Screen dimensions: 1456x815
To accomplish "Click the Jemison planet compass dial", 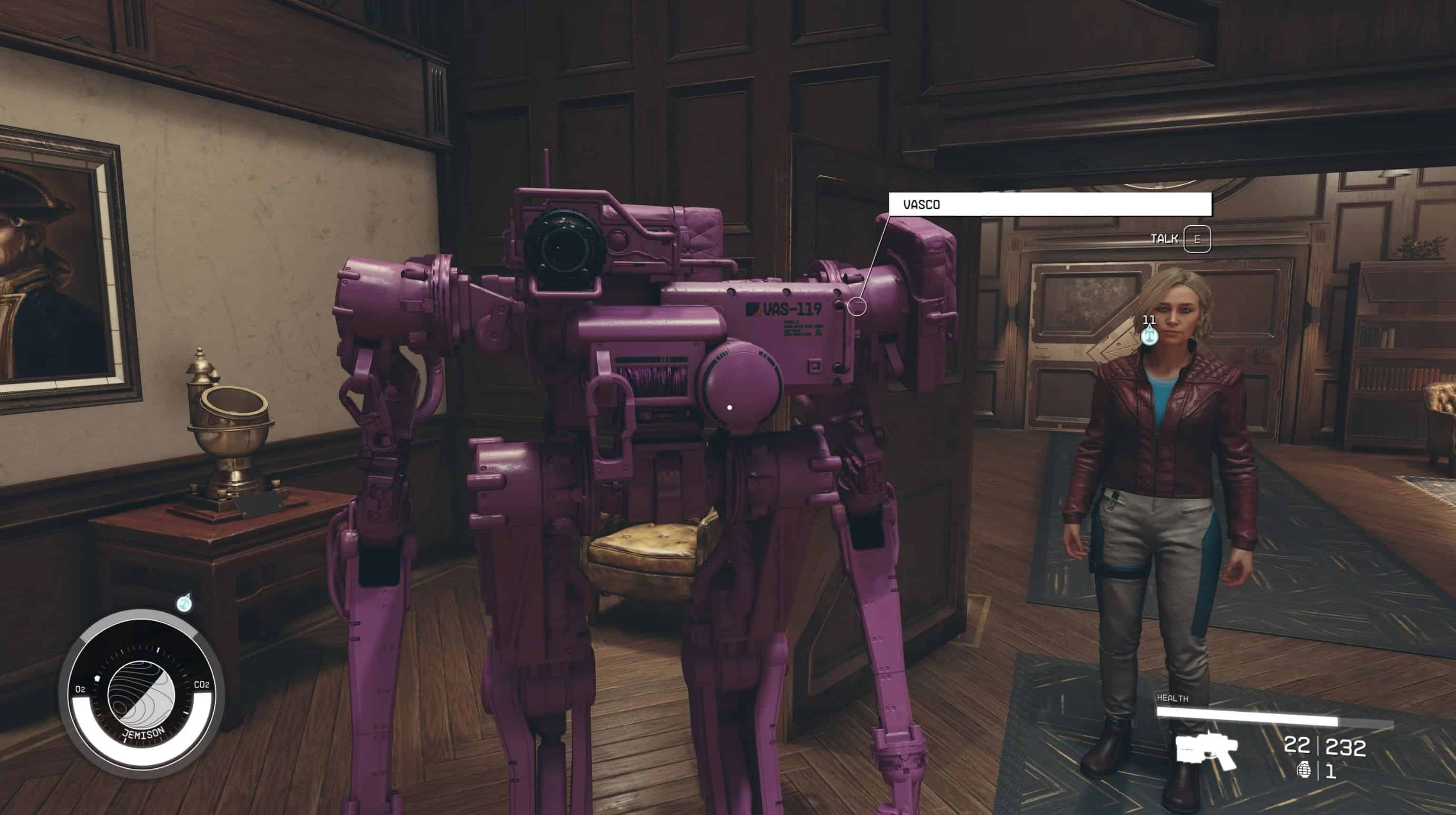I will coord(141,695).
